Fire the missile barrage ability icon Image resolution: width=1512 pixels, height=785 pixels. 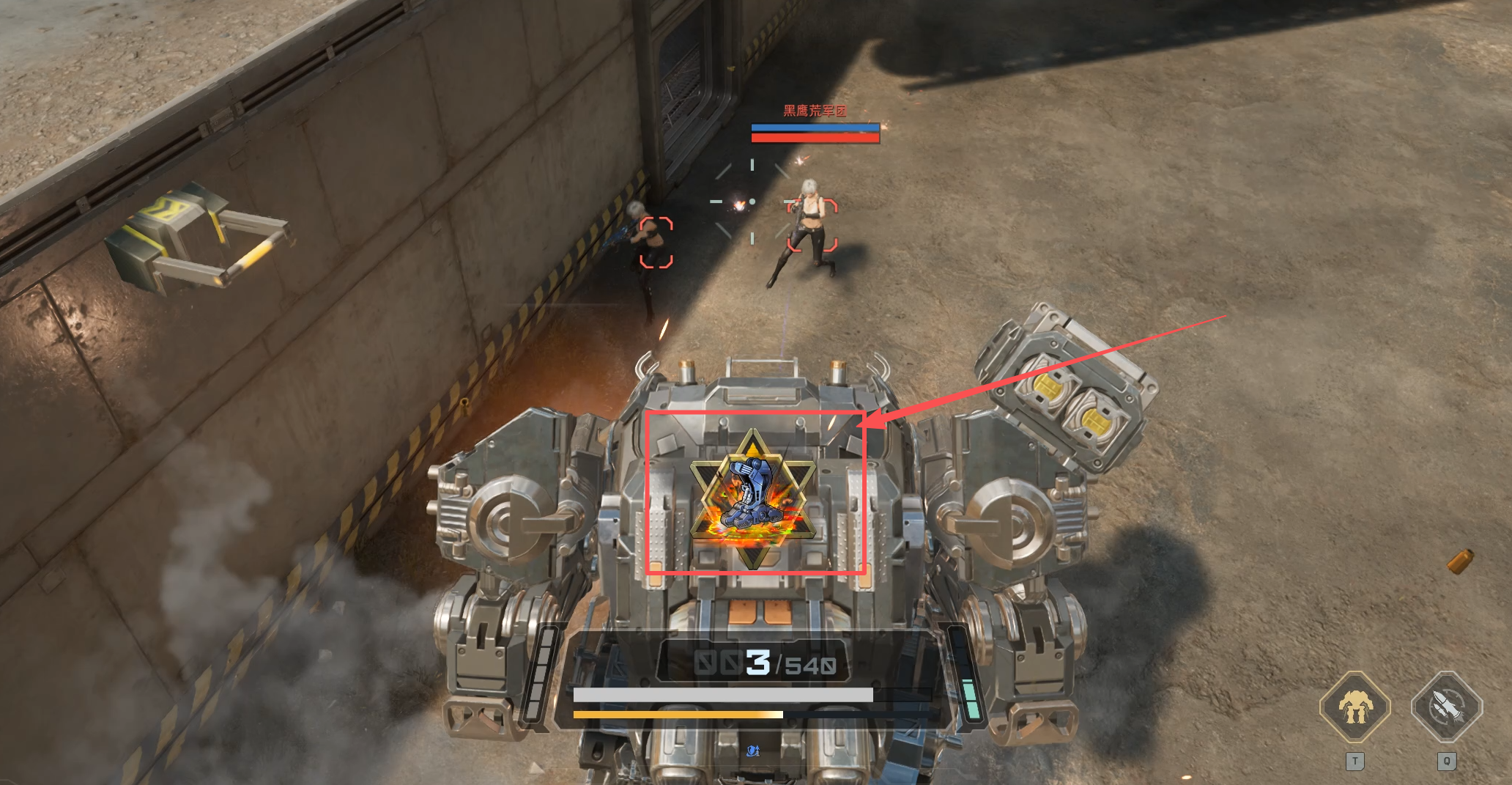[1446, 707]
